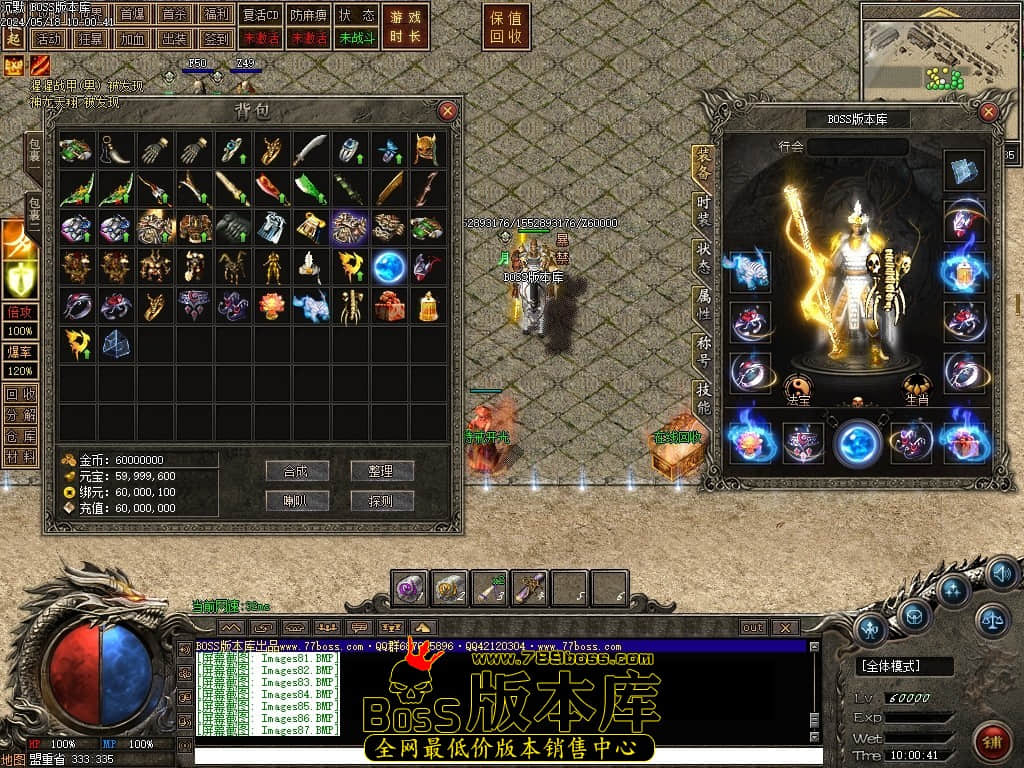Open the 福利 welfare menu

(x=215, y=15)
